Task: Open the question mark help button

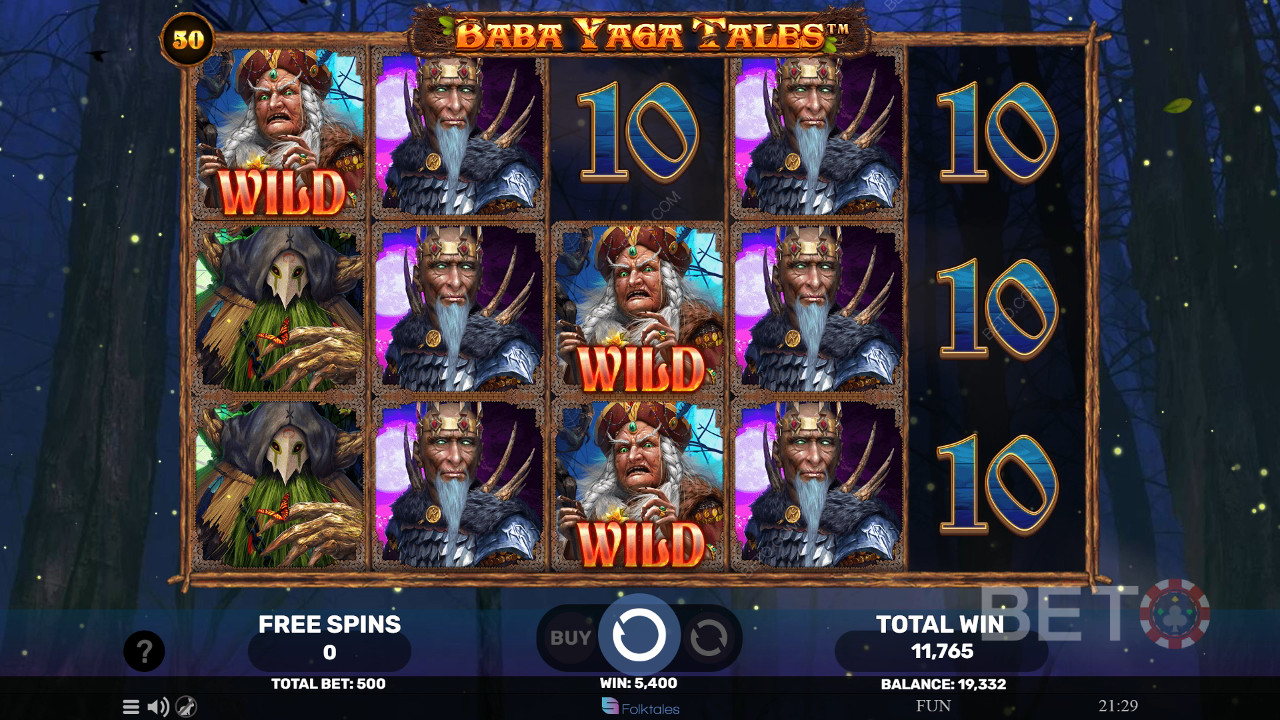Action: pyautogui.click(x=144, y=652)
